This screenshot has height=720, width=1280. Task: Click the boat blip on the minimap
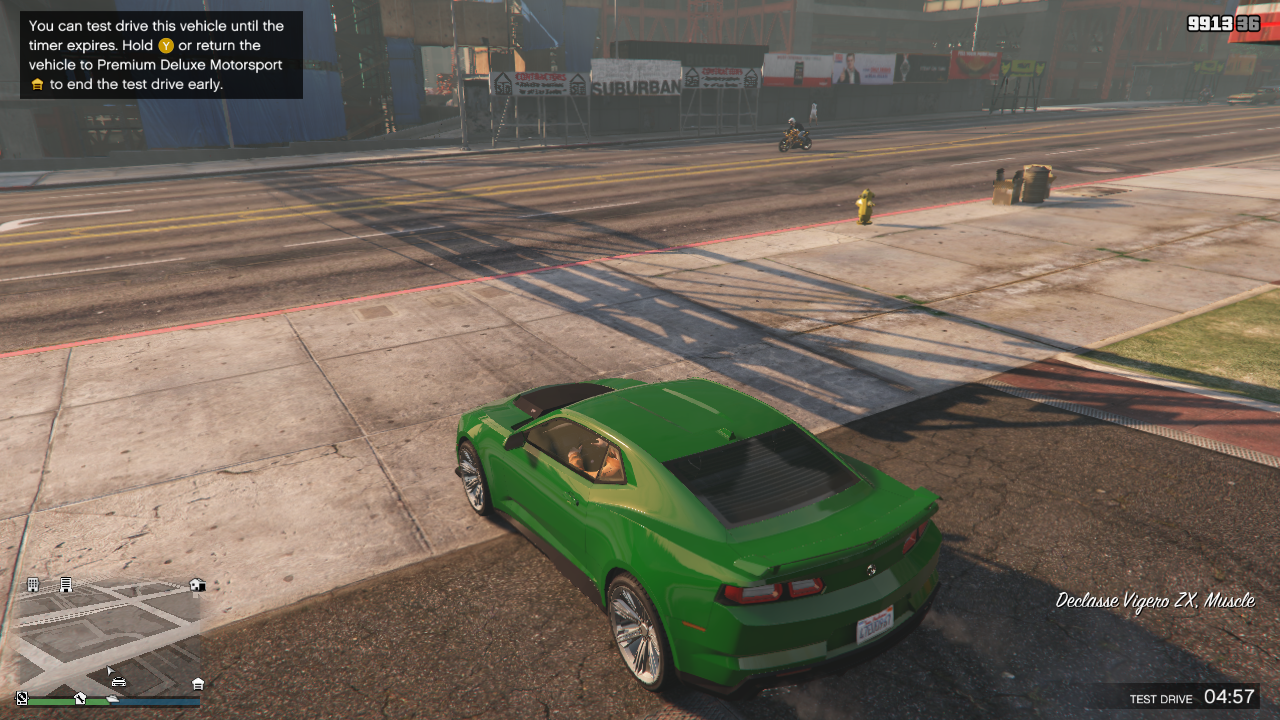[112, 698]
